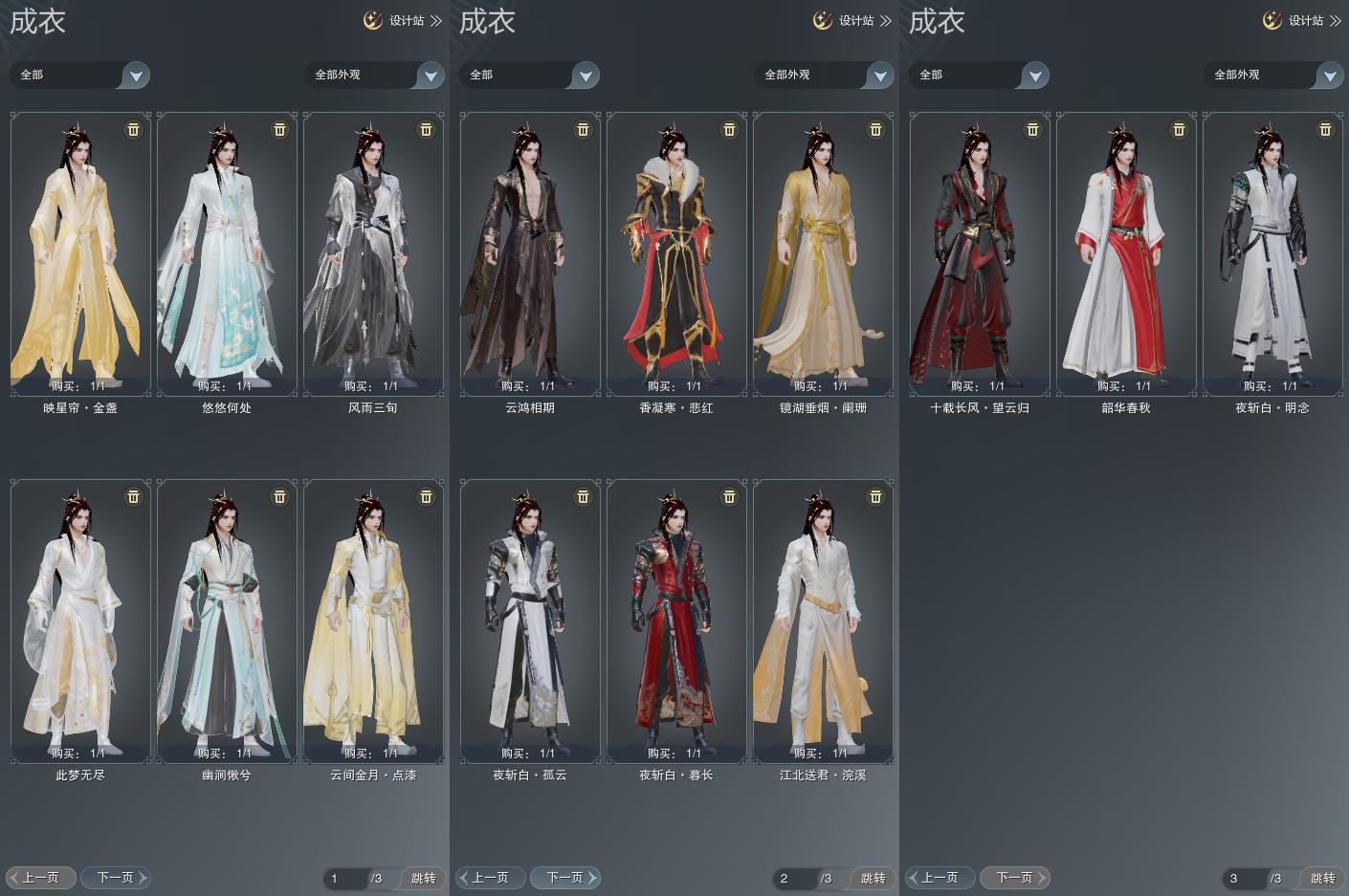Click the trash icon on 韶华春秋
Viewport: 1349px width, 896px height.
[1179, 129]
